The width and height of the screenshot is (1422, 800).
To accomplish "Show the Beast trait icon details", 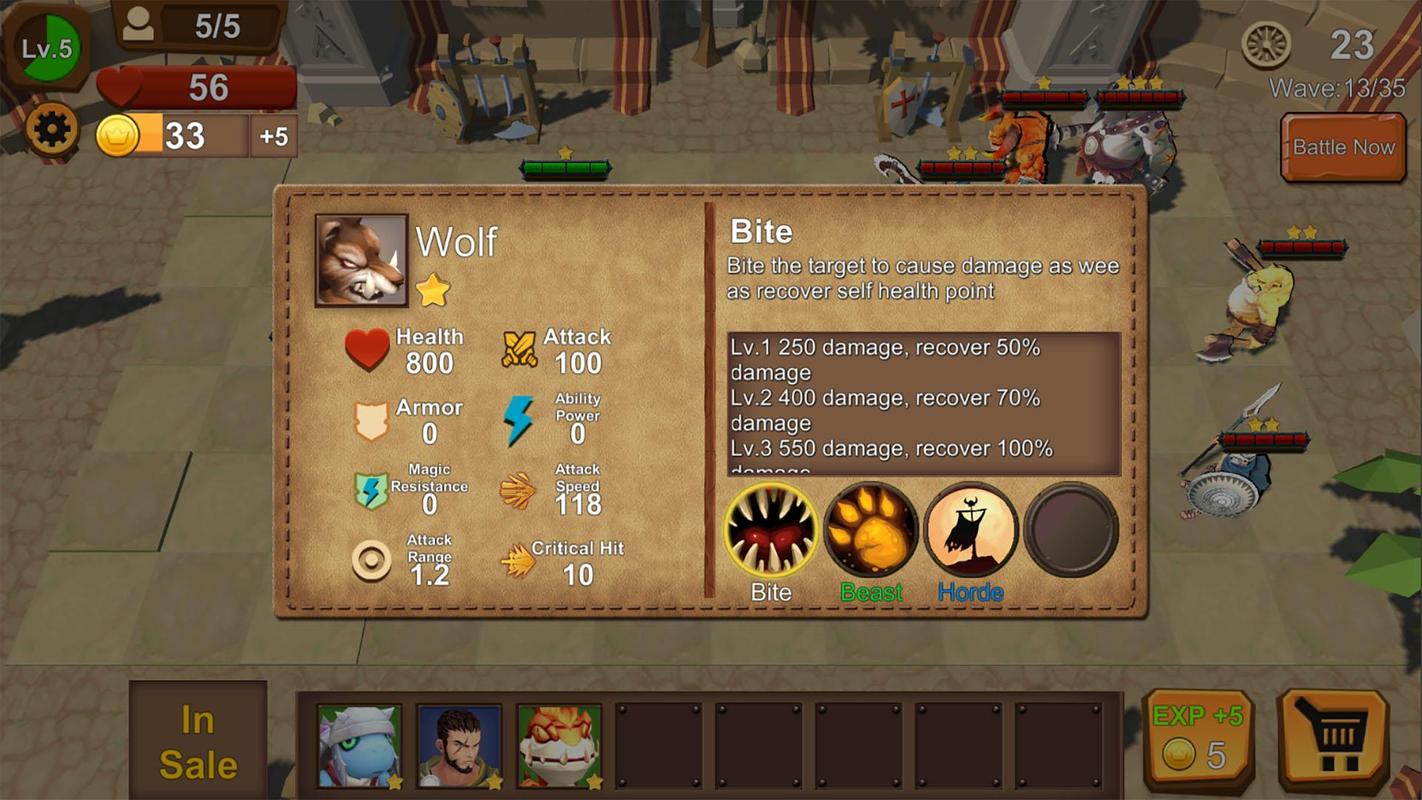I will pyautogui.click(x=871, y=531).
